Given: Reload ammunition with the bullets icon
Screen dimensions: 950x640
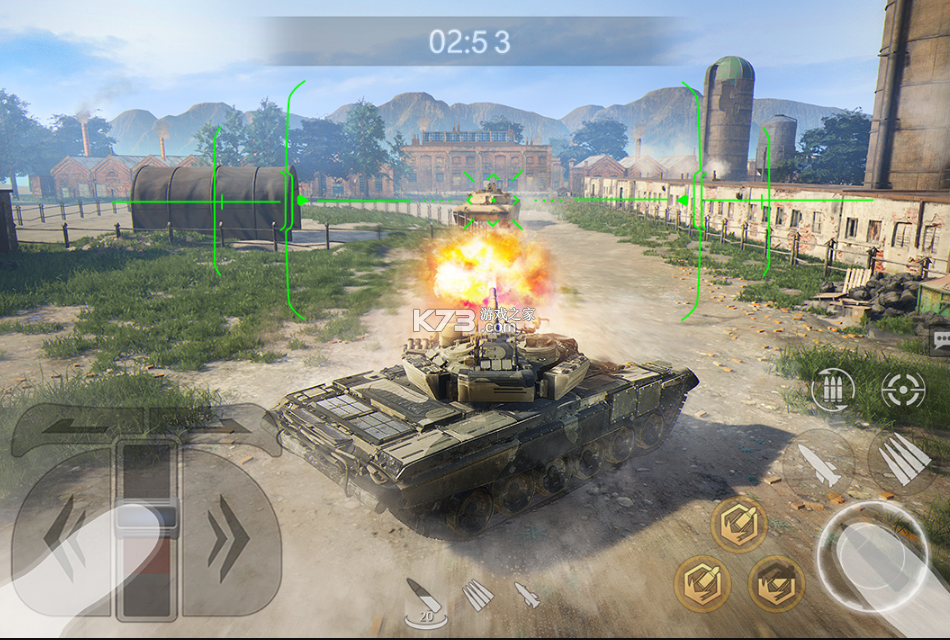Looking at the screenshot, I should tap(832, 389).
